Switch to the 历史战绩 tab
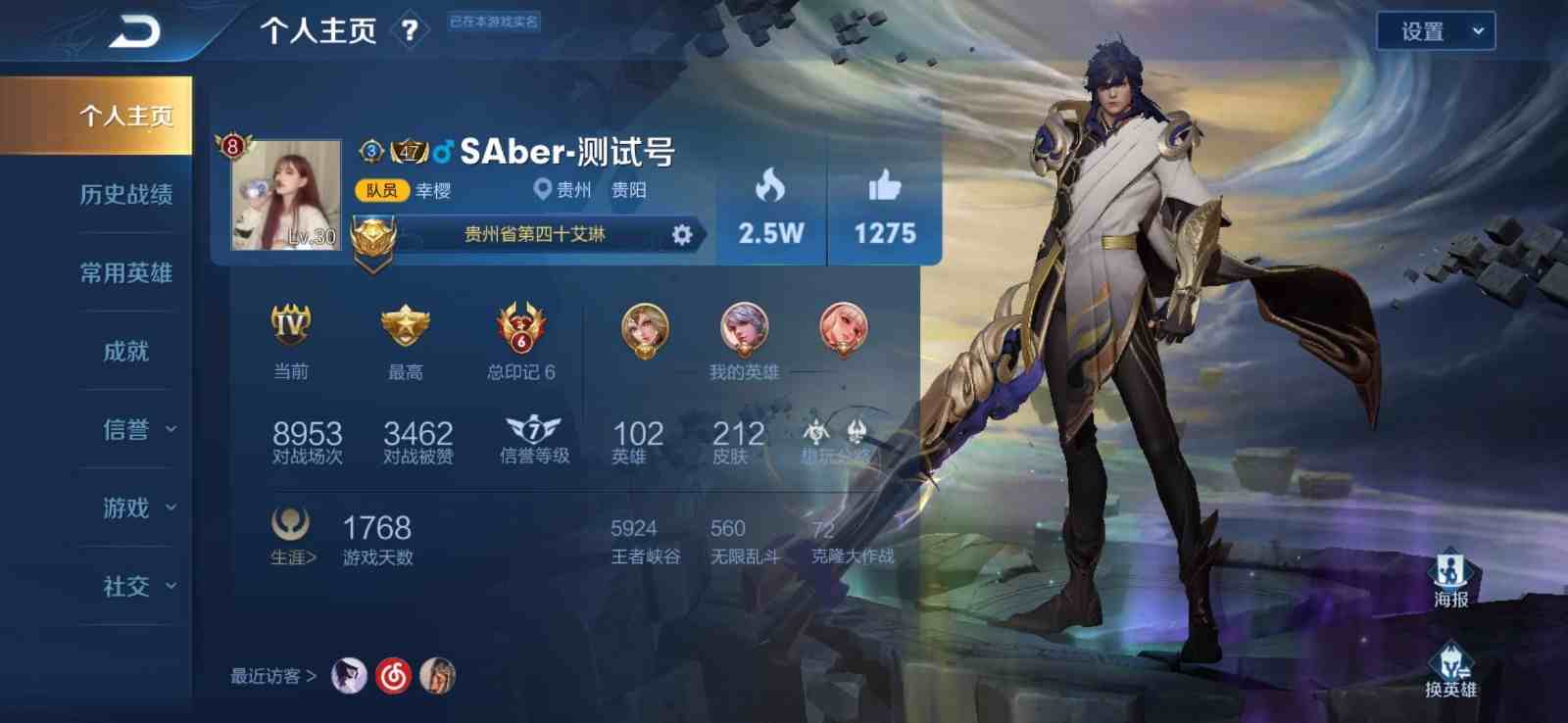 125,195
